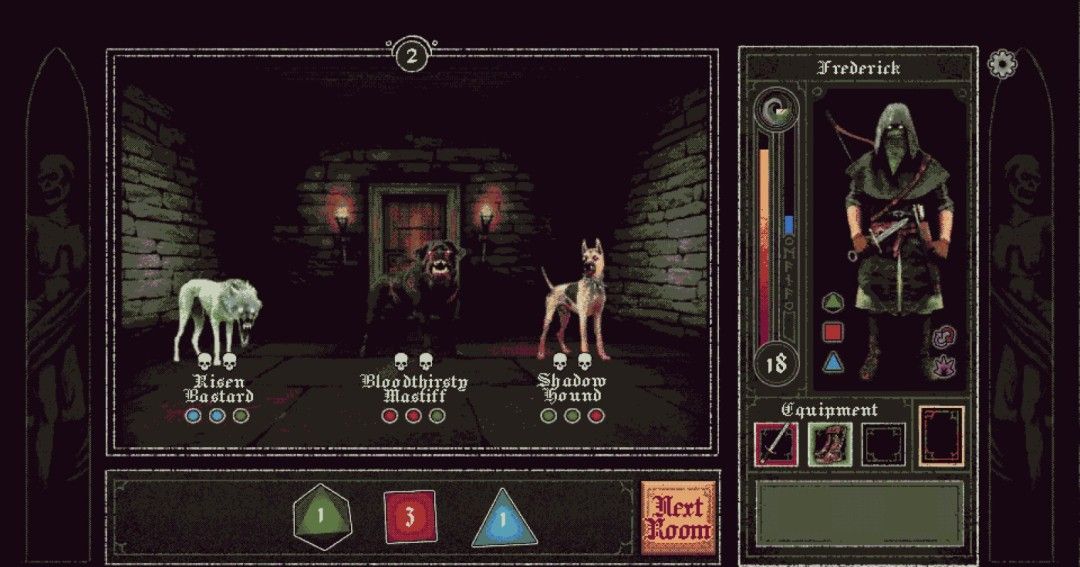Select the pink leaf status icon
The height and width of the screenshot is (567, 1080).
(940, 367)
